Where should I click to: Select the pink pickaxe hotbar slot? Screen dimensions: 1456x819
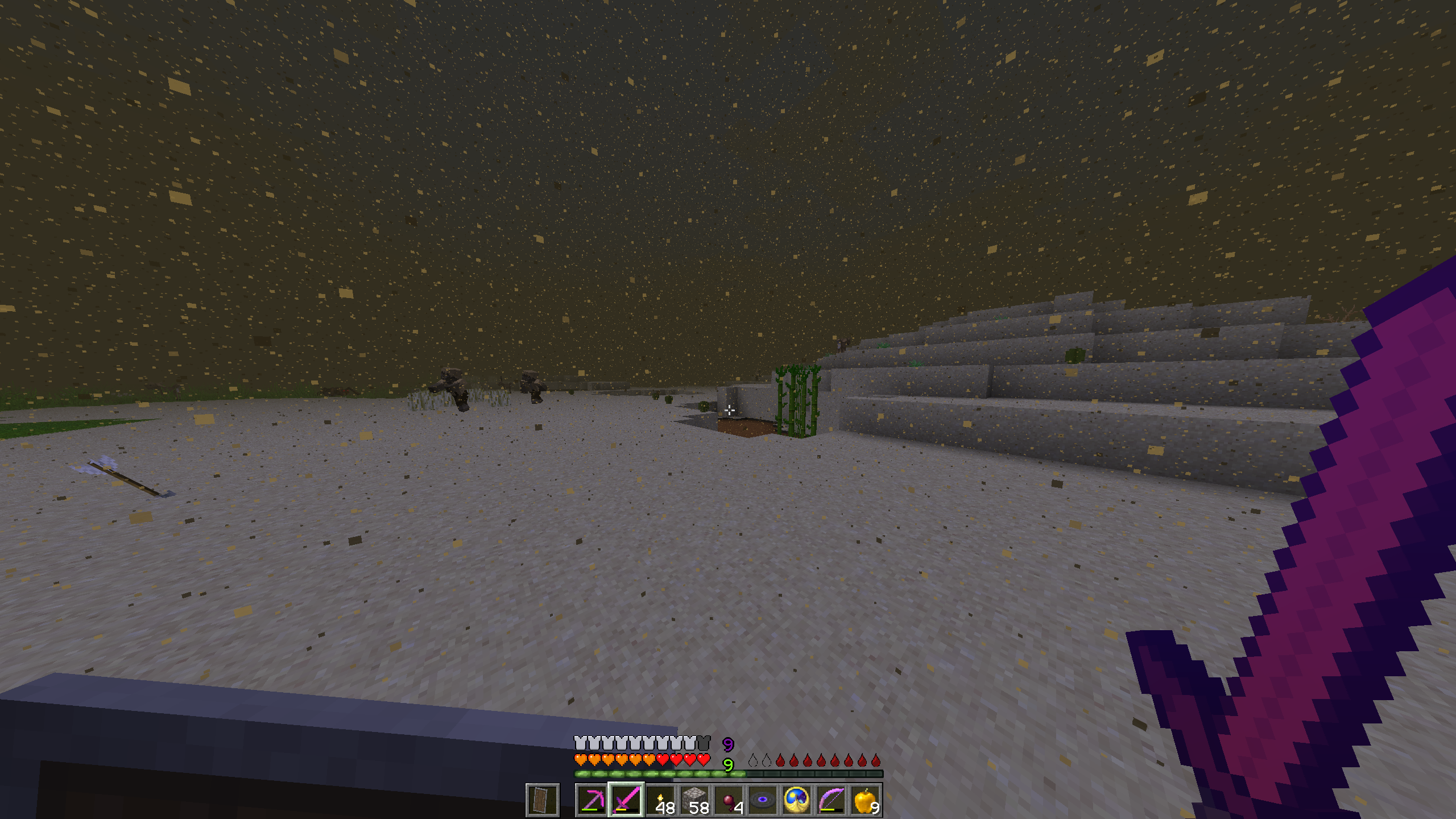point(591,800)
